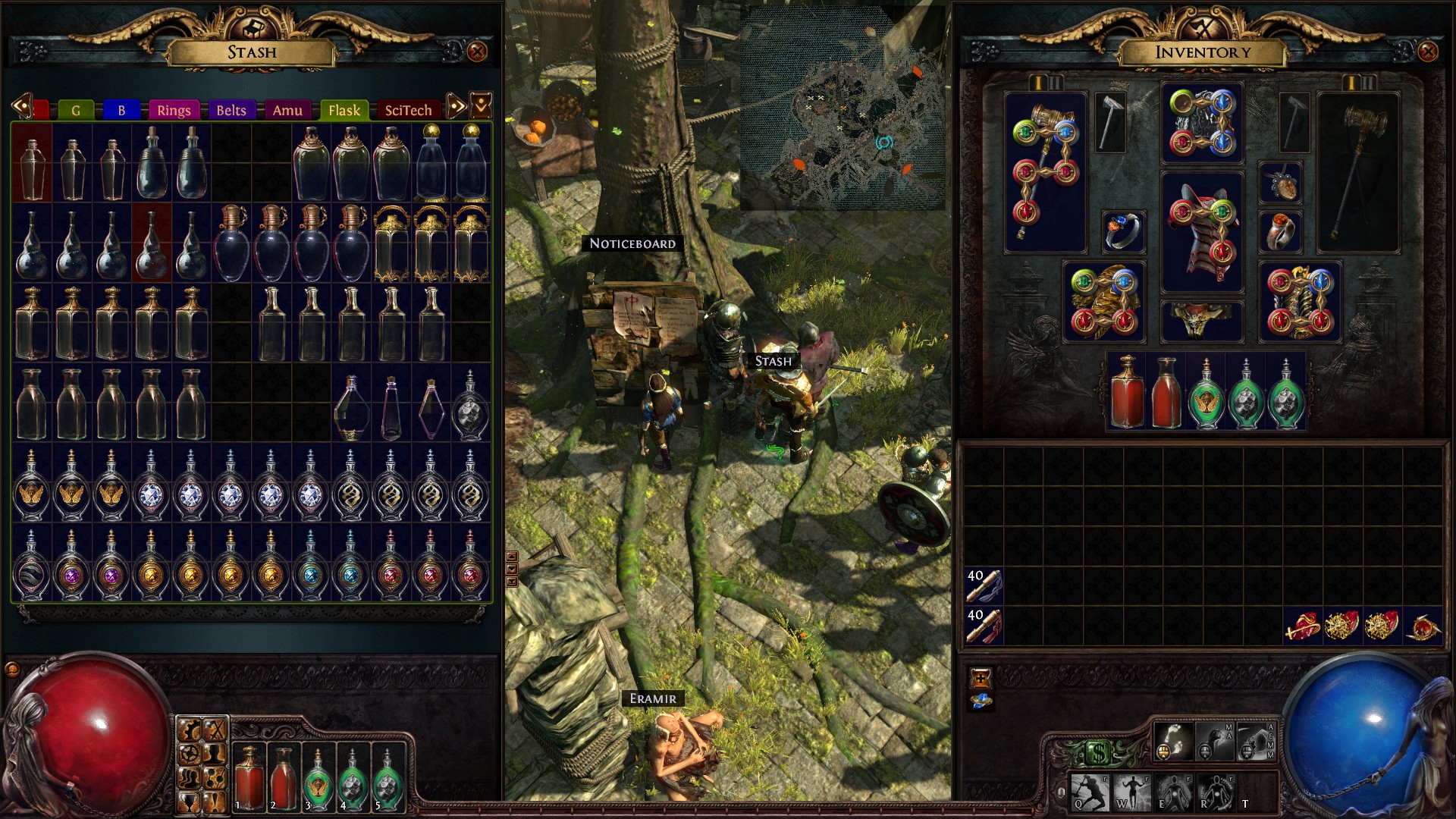The image size is (1456, 819).
Task: Close the Stash panel
Action: [477, 52]
